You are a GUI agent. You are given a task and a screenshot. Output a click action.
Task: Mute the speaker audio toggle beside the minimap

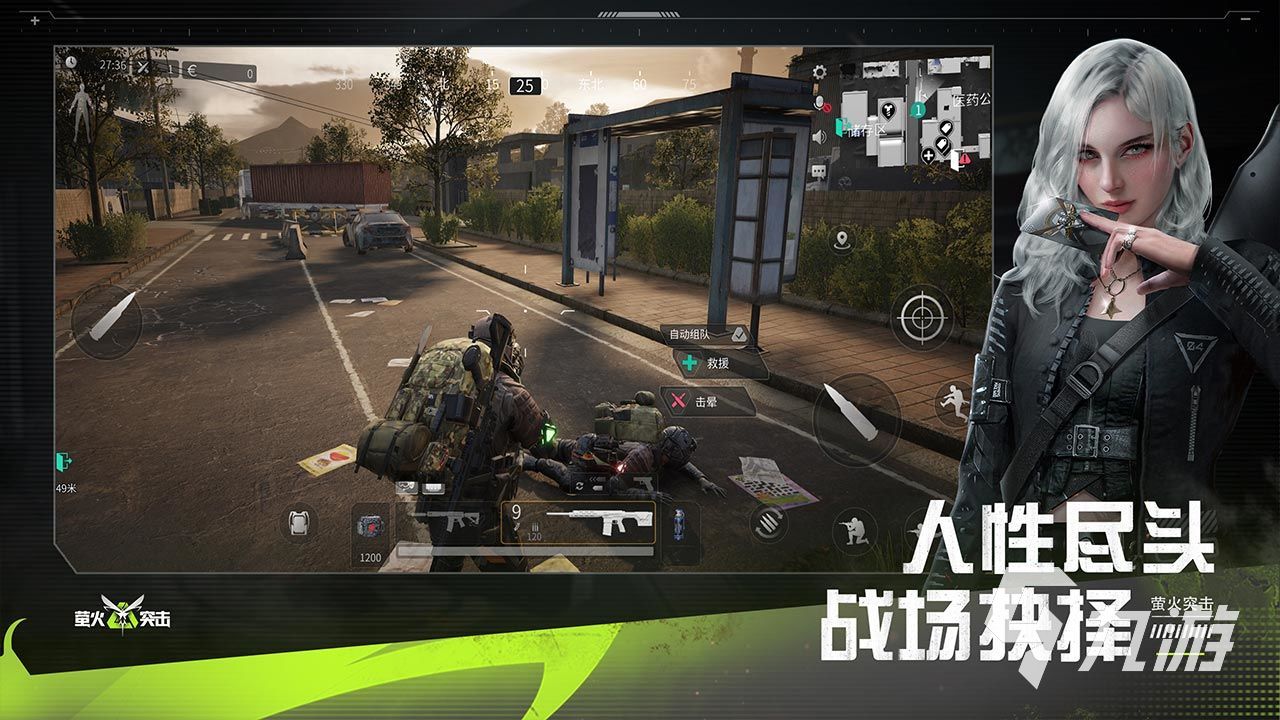click(819, 136)
